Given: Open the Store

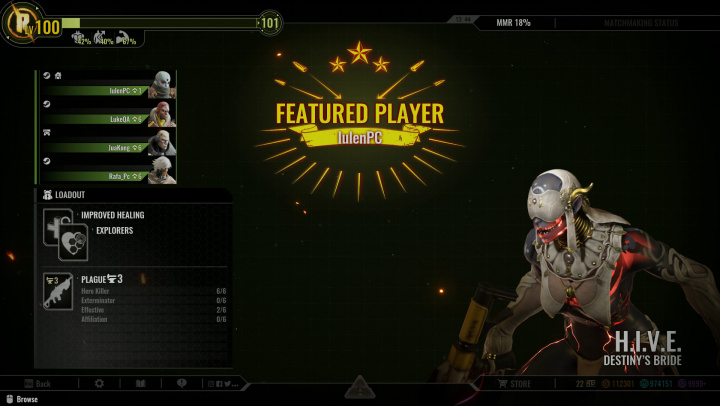Looking at the screenshot, I should point(514,383).
